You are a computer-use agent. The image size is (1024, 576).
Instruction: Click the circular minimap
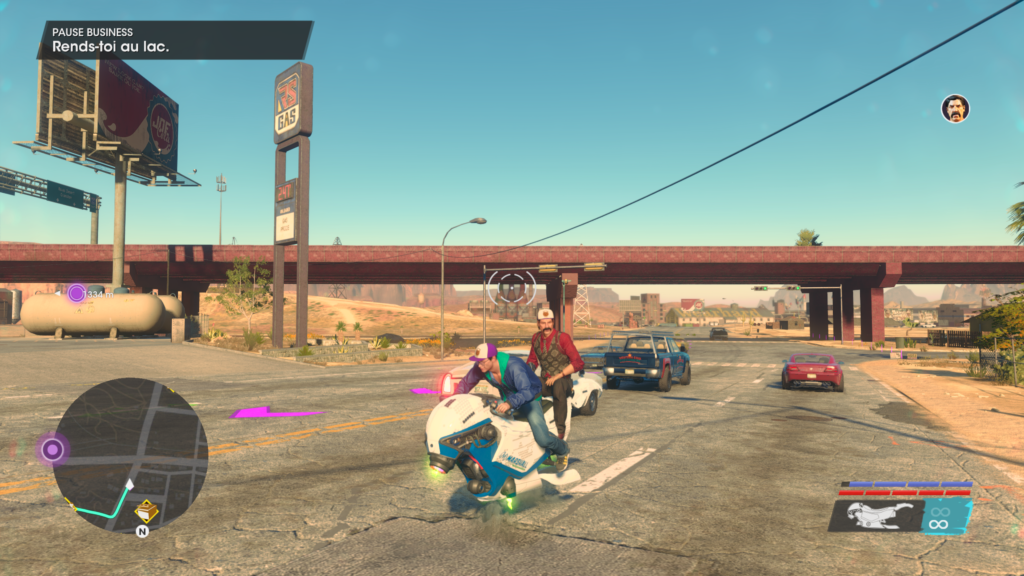(130, 455)
